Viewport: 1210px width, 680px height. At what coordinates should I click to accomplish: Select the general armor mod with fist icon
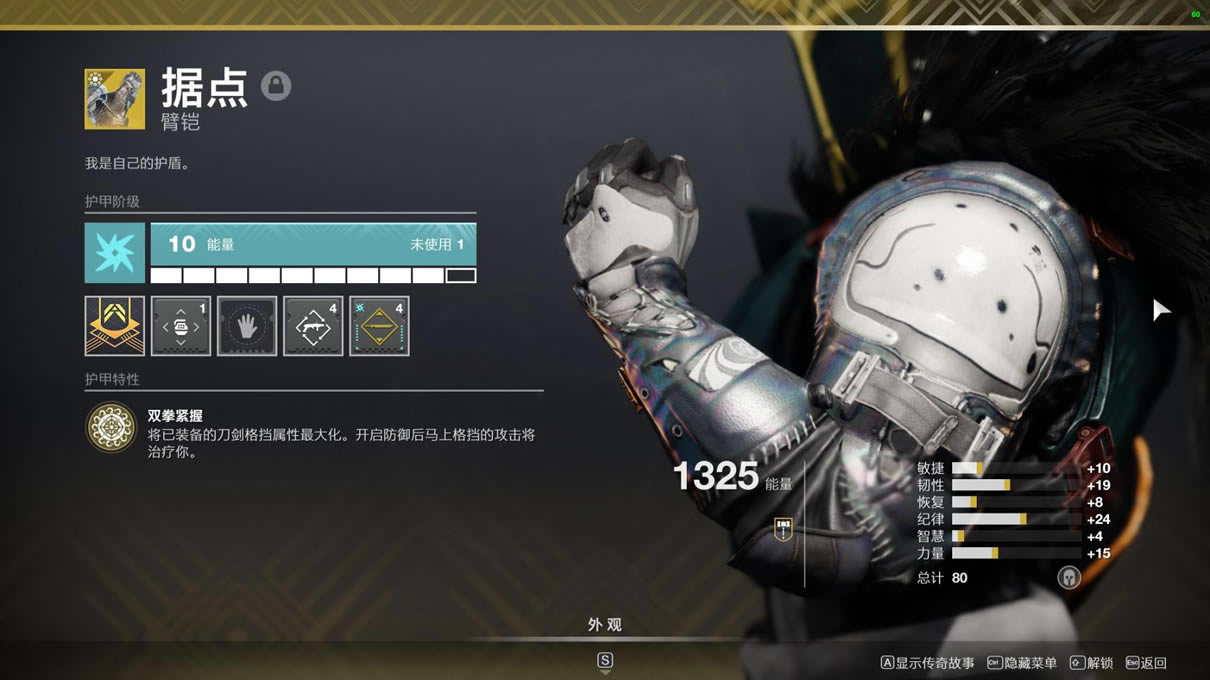pyautogui.click(x=180, y=325)
